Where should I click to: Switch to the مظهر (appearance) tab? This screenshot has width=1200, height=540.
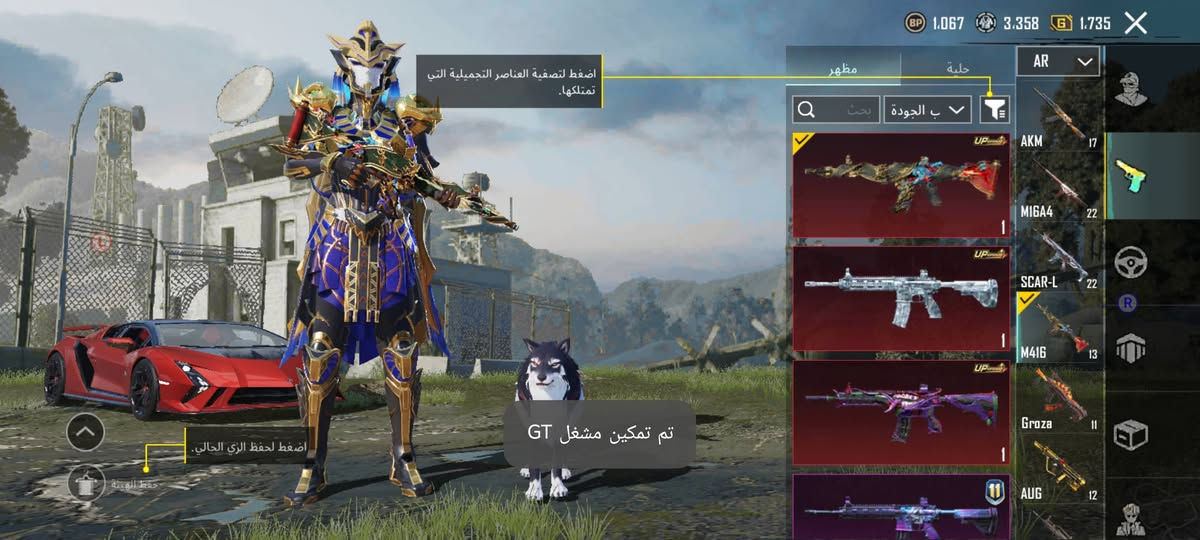(843, 68)
